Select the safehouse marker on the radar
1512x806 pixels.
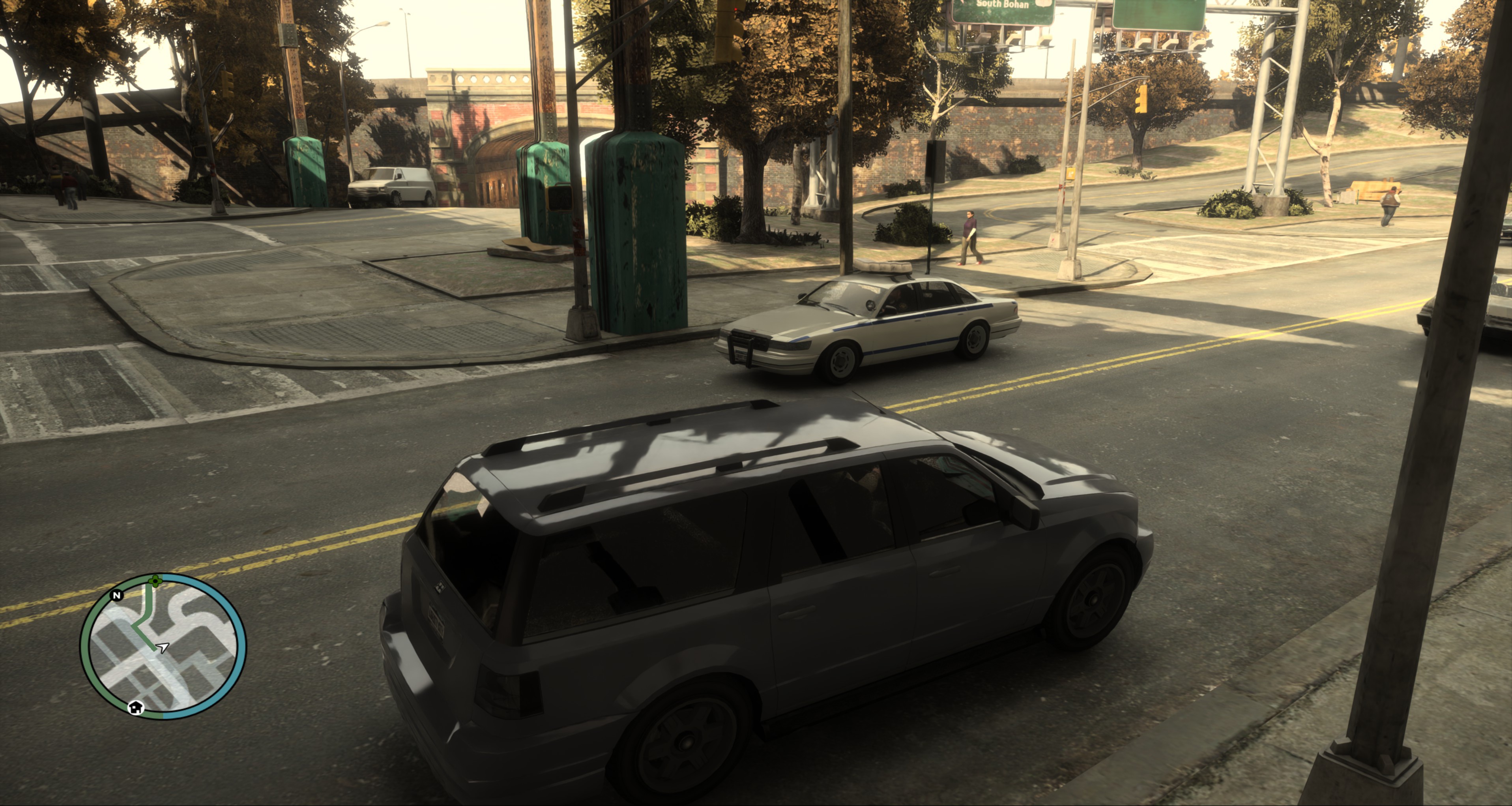(136, 707)
